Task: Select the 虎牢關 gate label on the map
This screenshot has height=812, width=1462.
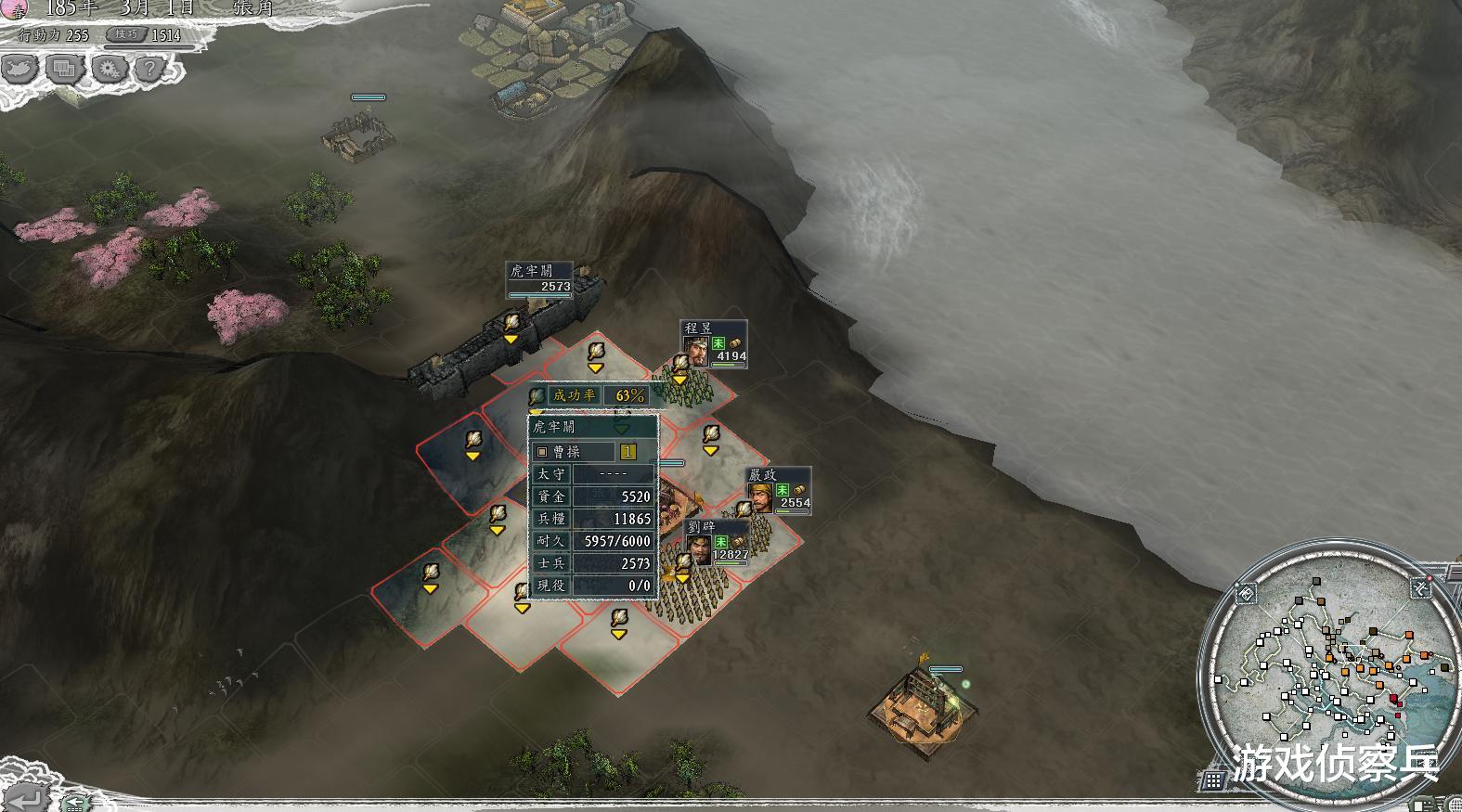Action: tap(539, 278)
